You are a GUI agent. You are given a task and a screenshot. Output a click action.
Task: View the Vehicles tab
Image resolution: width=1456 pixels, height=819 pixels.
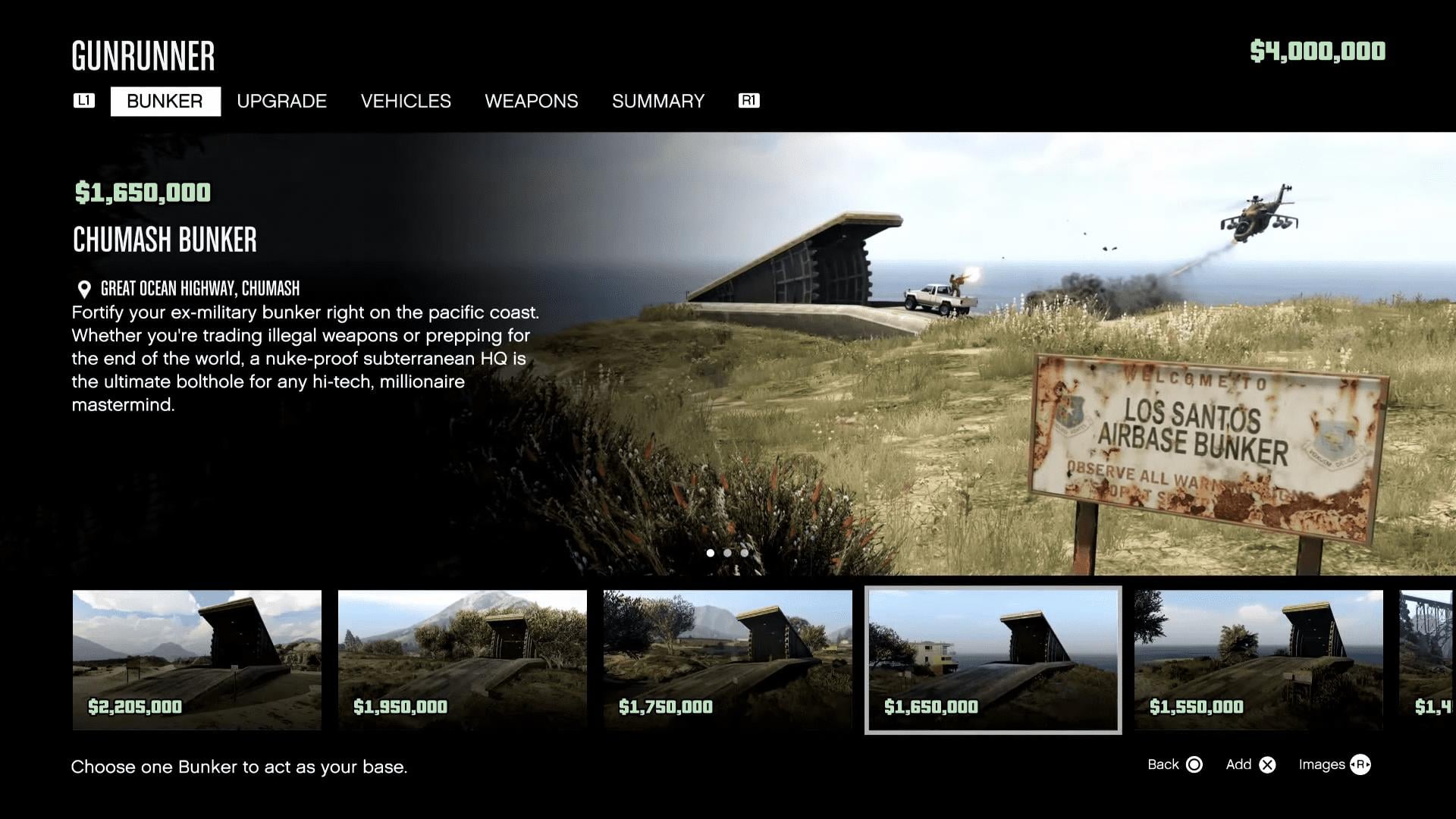pyautogui.click(x=406, y=101)
